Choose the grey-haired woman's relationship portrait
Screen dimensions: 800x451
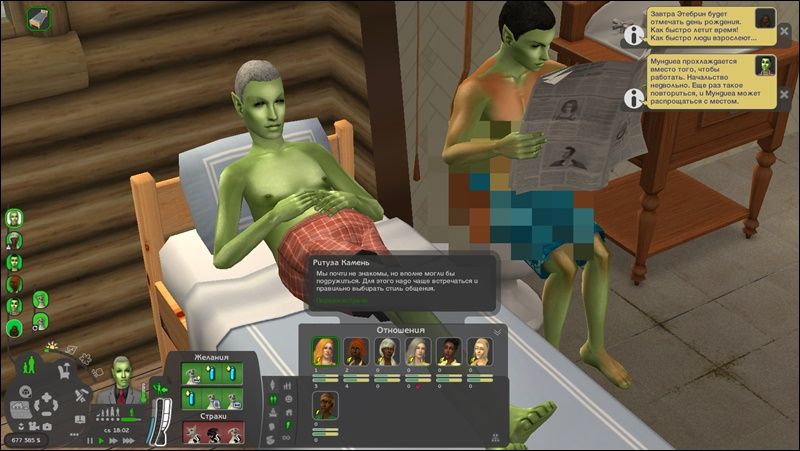(419, 351)
